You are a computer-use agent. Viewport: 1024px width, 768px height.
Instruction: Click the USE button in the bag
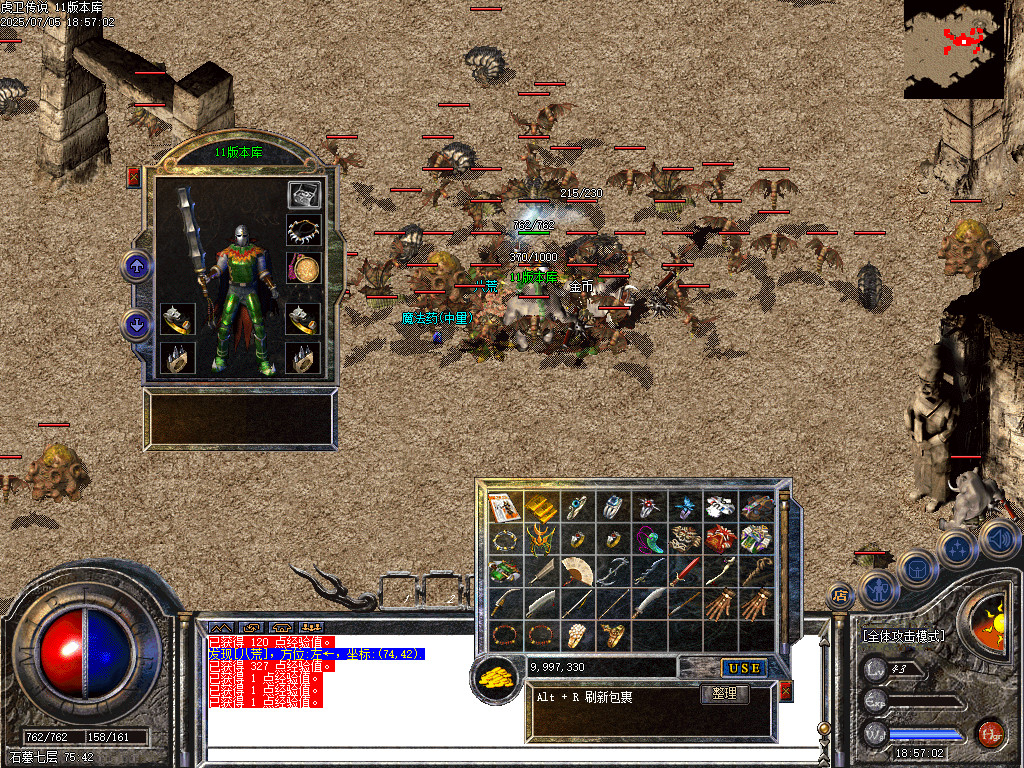click(744, 668)
